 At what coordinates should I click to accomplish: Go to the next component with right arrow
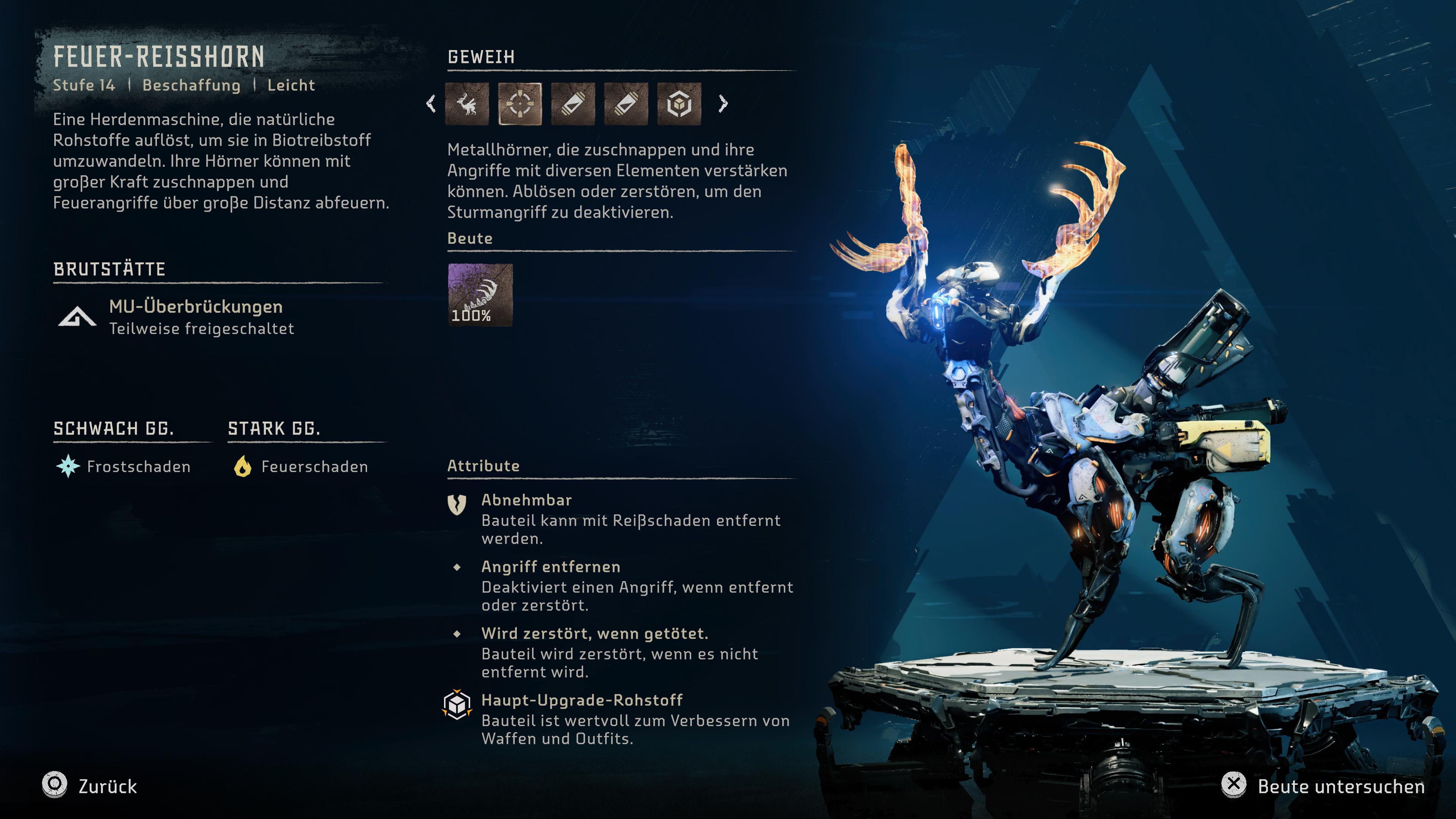pyautogui.click(x=723, y=104)
